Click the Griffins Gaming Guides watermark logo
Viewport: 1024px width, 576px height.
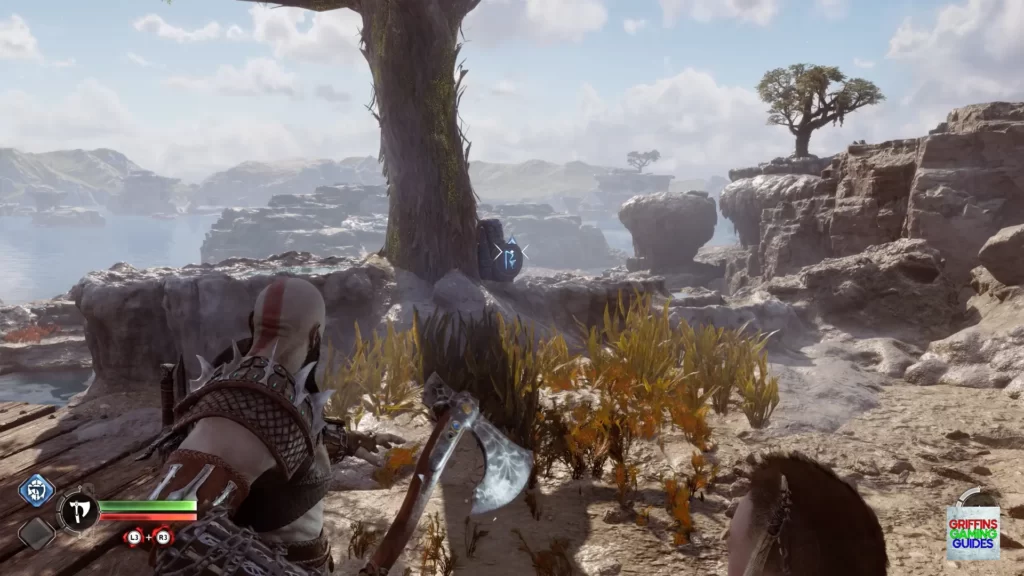[972, 531]
